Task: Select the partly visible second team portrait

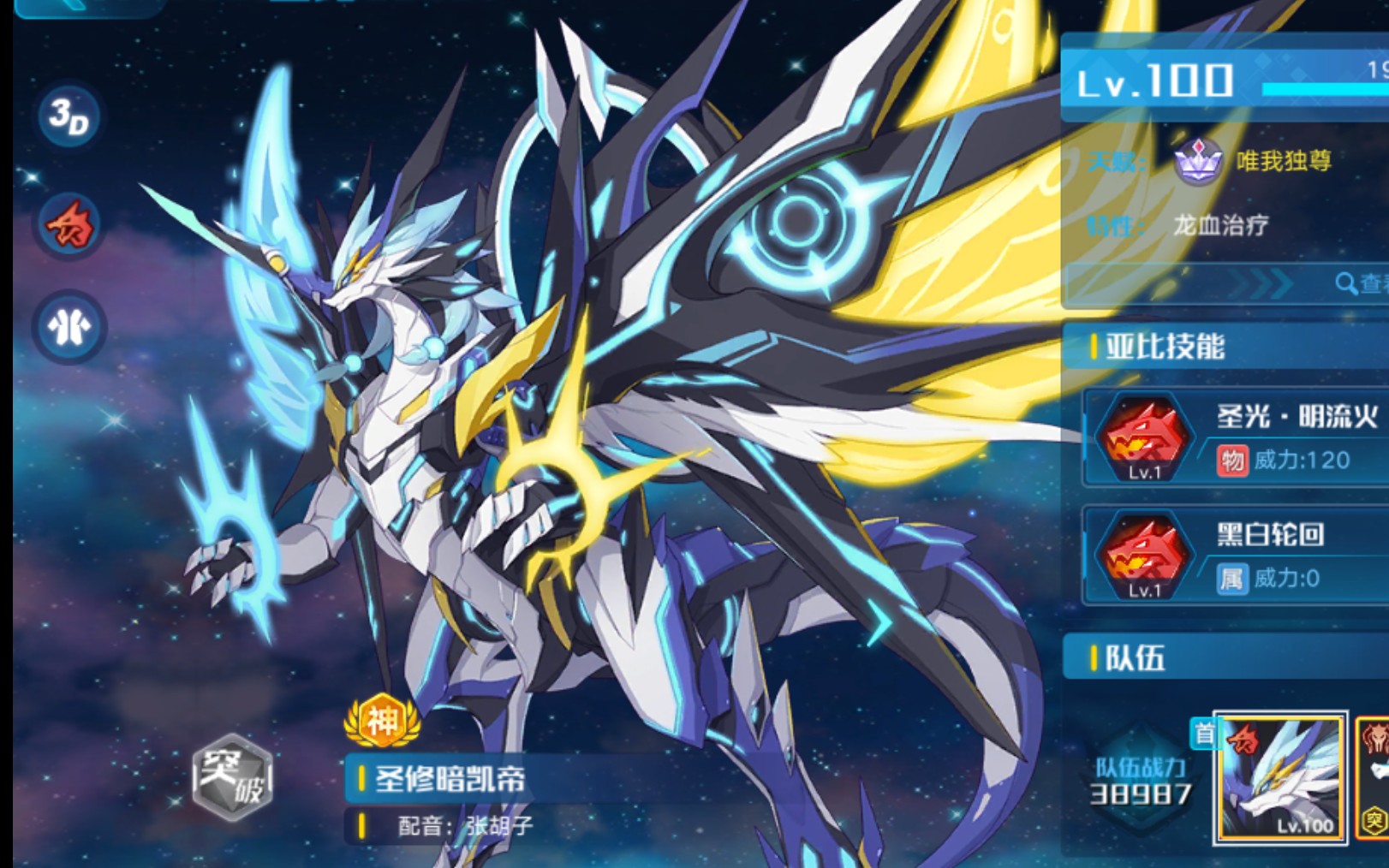Action: (x=1373, y=778)
